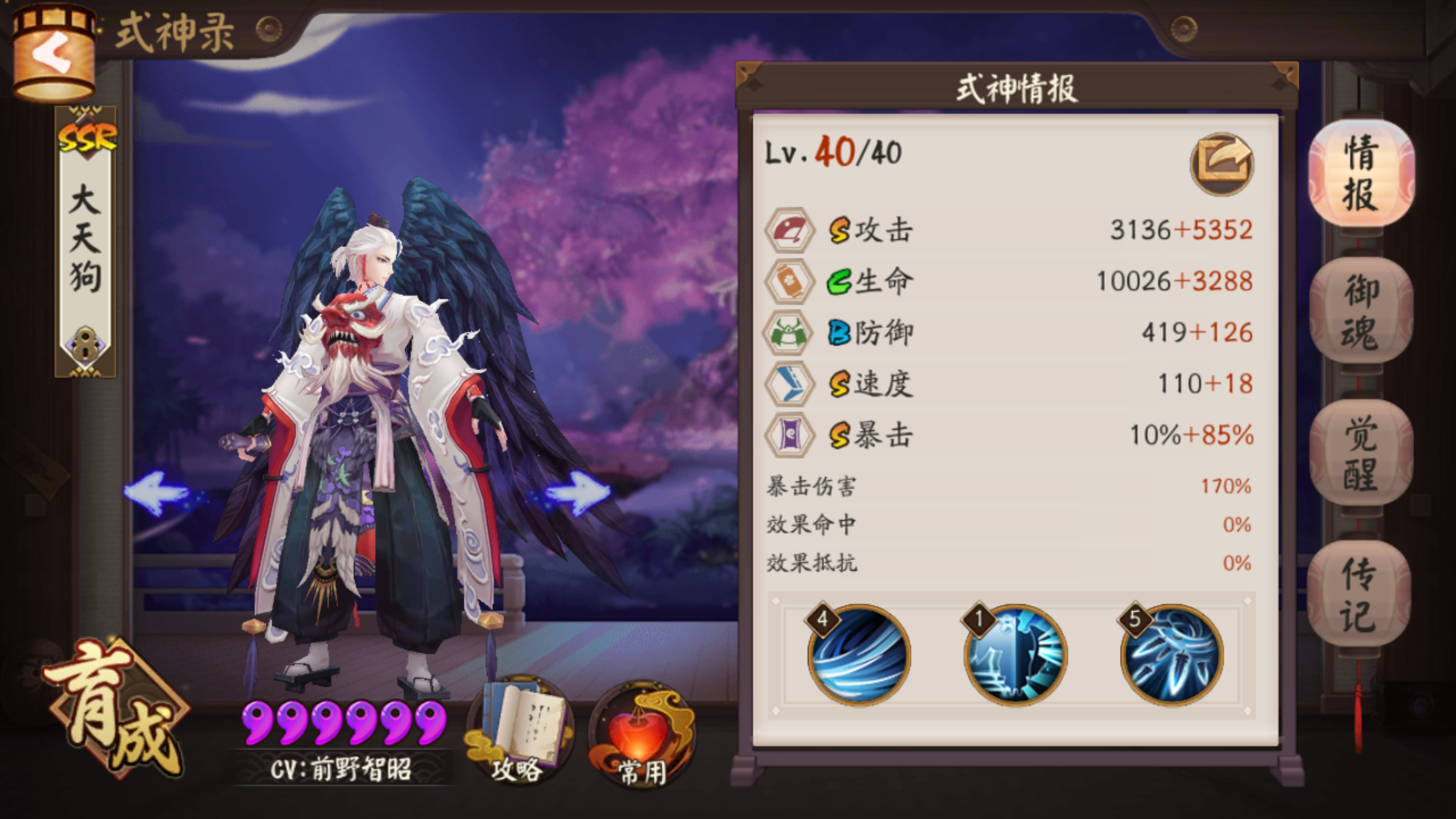Switch to the 情报 info tab

tap(1361, 174)
